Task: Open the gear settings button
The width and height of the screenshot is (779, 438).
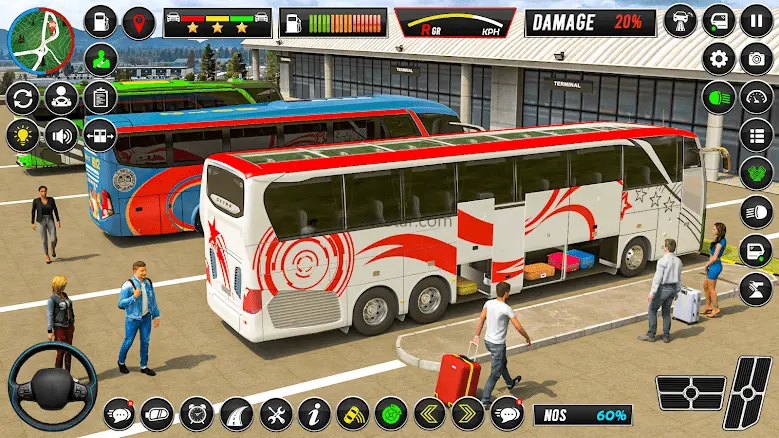Action: click(x=719, y=58)
